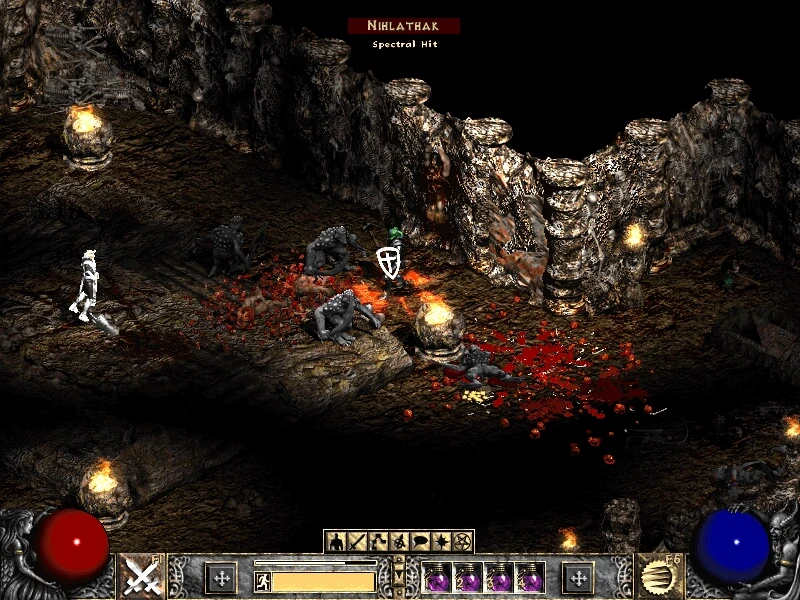Screen dimensions: 800x600
Task: Open the character stats screen icon
Action: coord(336,542)
